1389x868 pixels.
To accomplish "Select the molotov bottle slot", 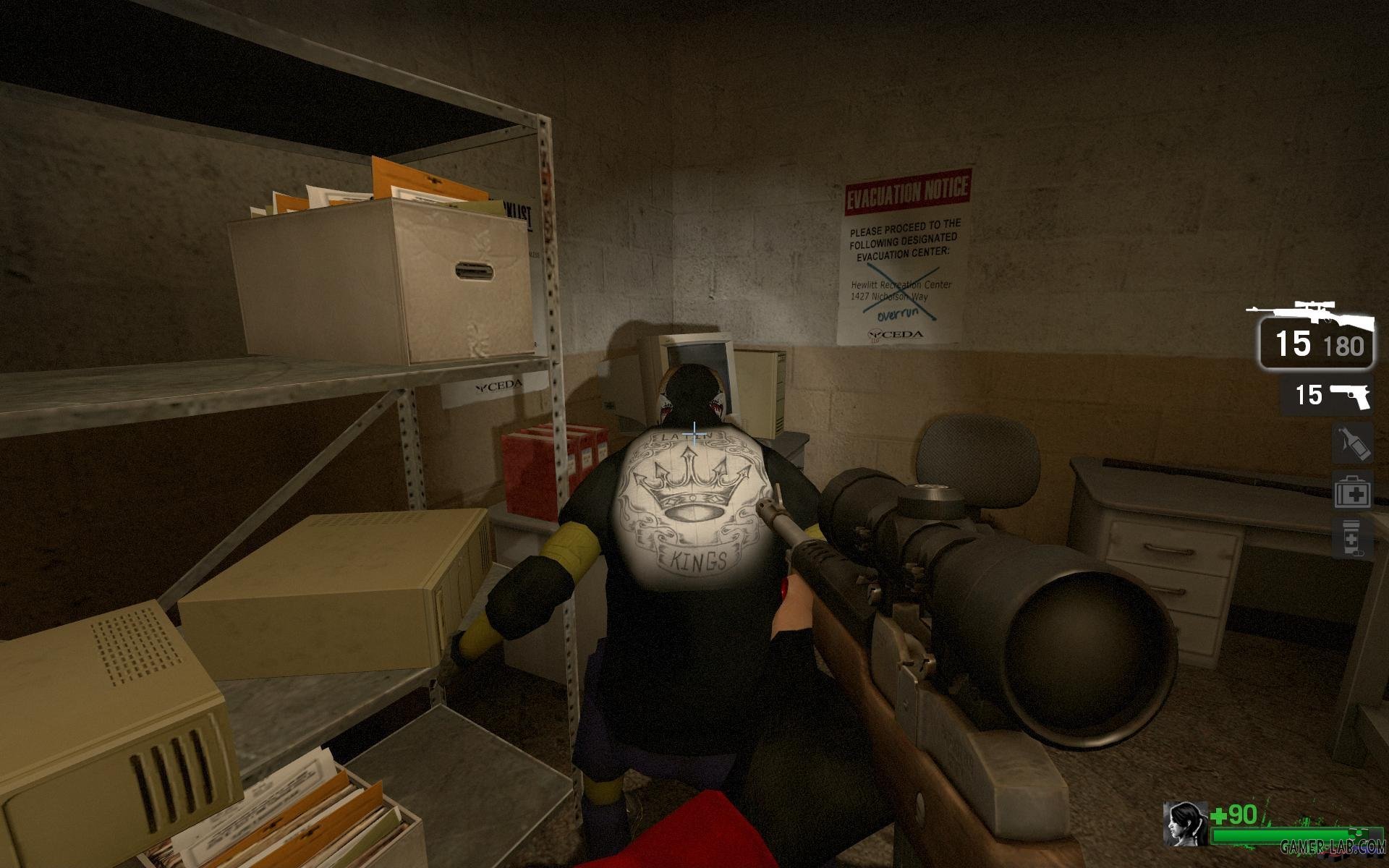I will click(1352, 443).
